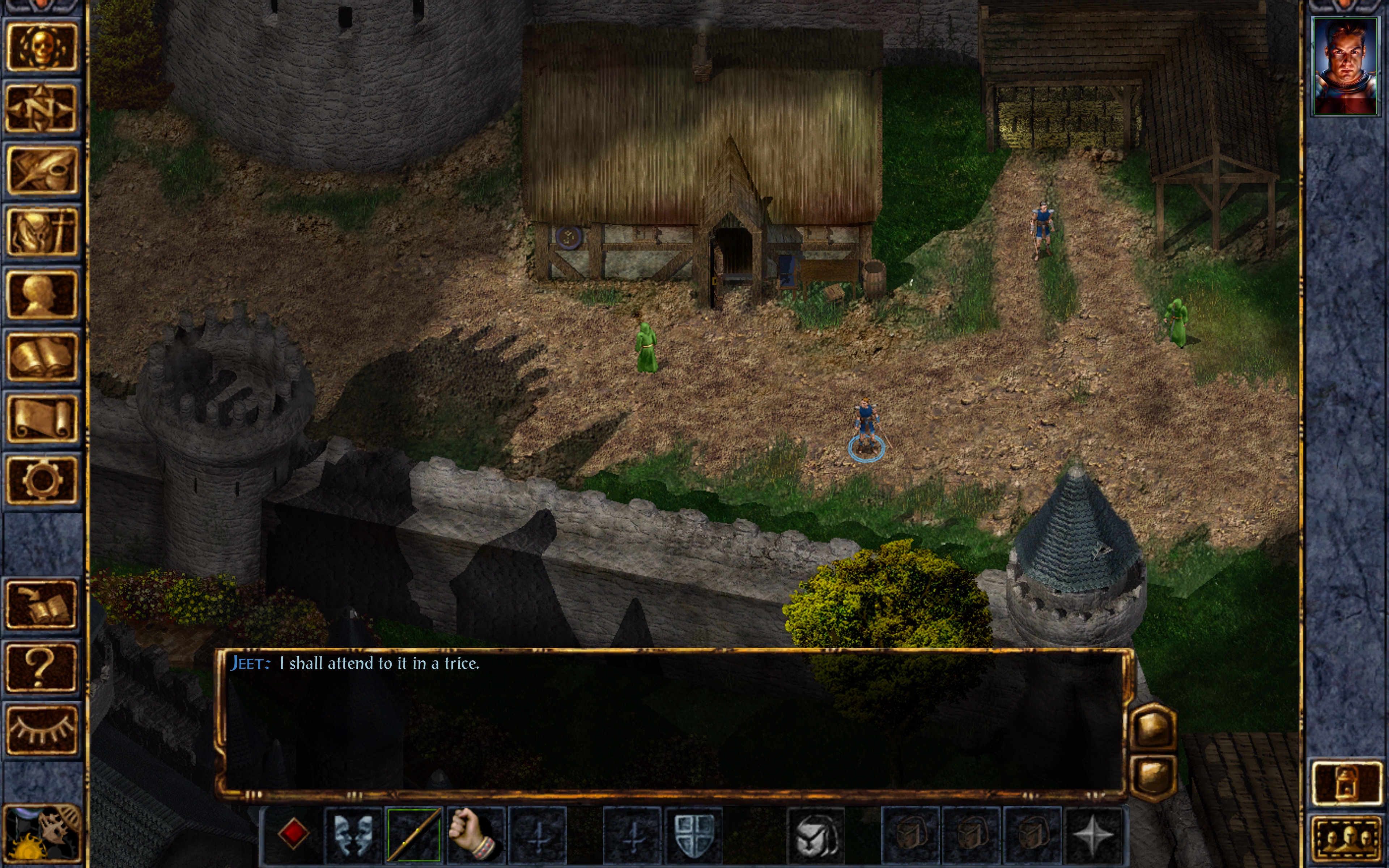Open the journal with the quill and inkwell icon
The image size is (1389, 868).
coord(41,170)
